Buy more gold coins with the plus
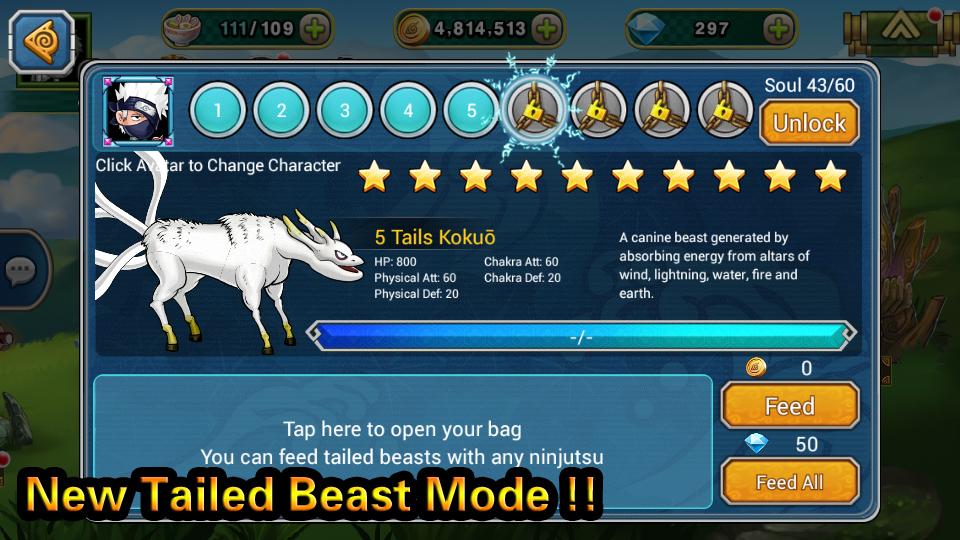The height and width of the screenshot is (540, 960). (x=546, y=29)
